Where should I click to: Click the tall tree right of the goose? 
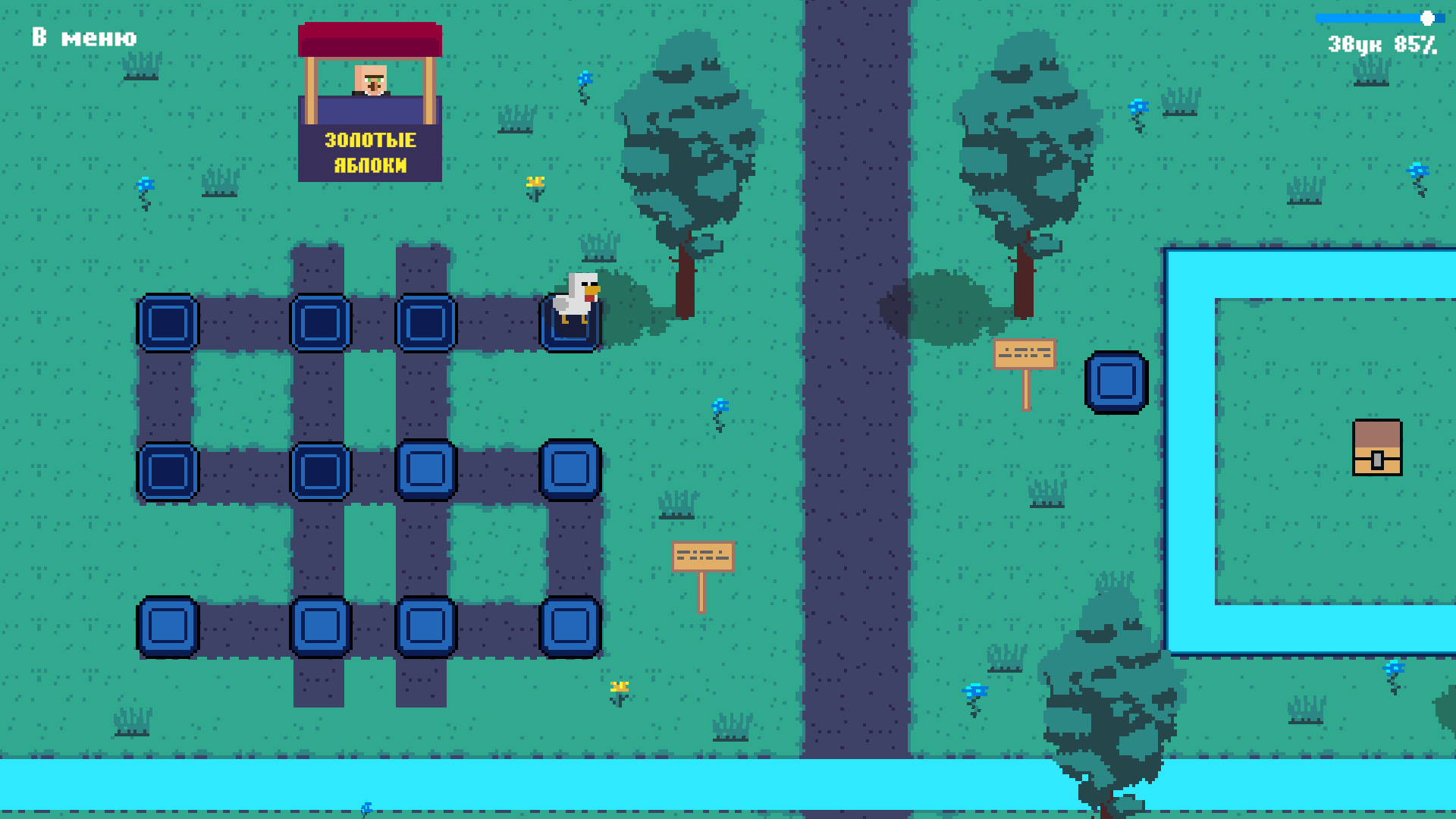(685, 152)
